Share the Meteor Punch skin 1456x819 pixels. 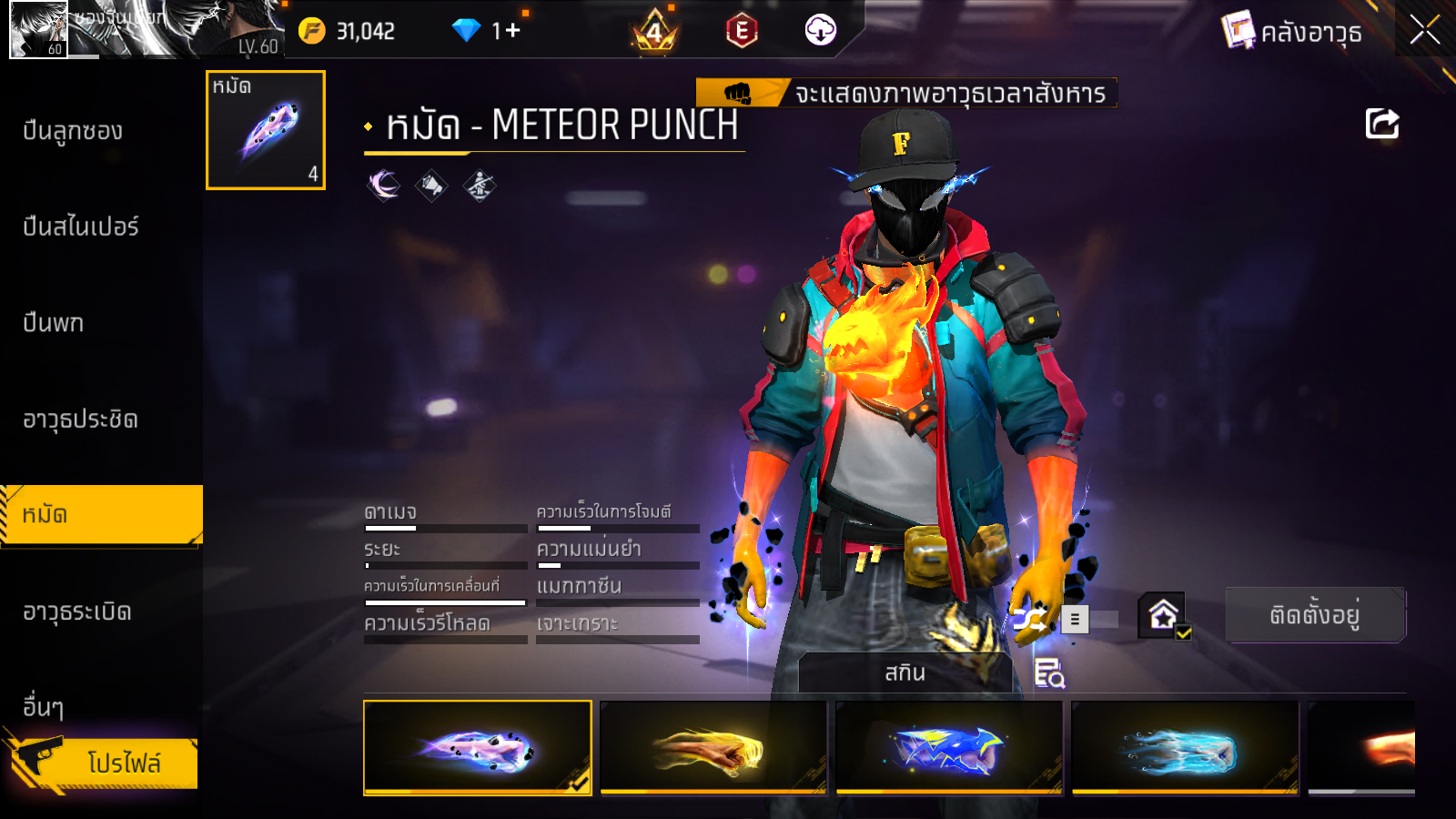click(x=1381, y=124)
